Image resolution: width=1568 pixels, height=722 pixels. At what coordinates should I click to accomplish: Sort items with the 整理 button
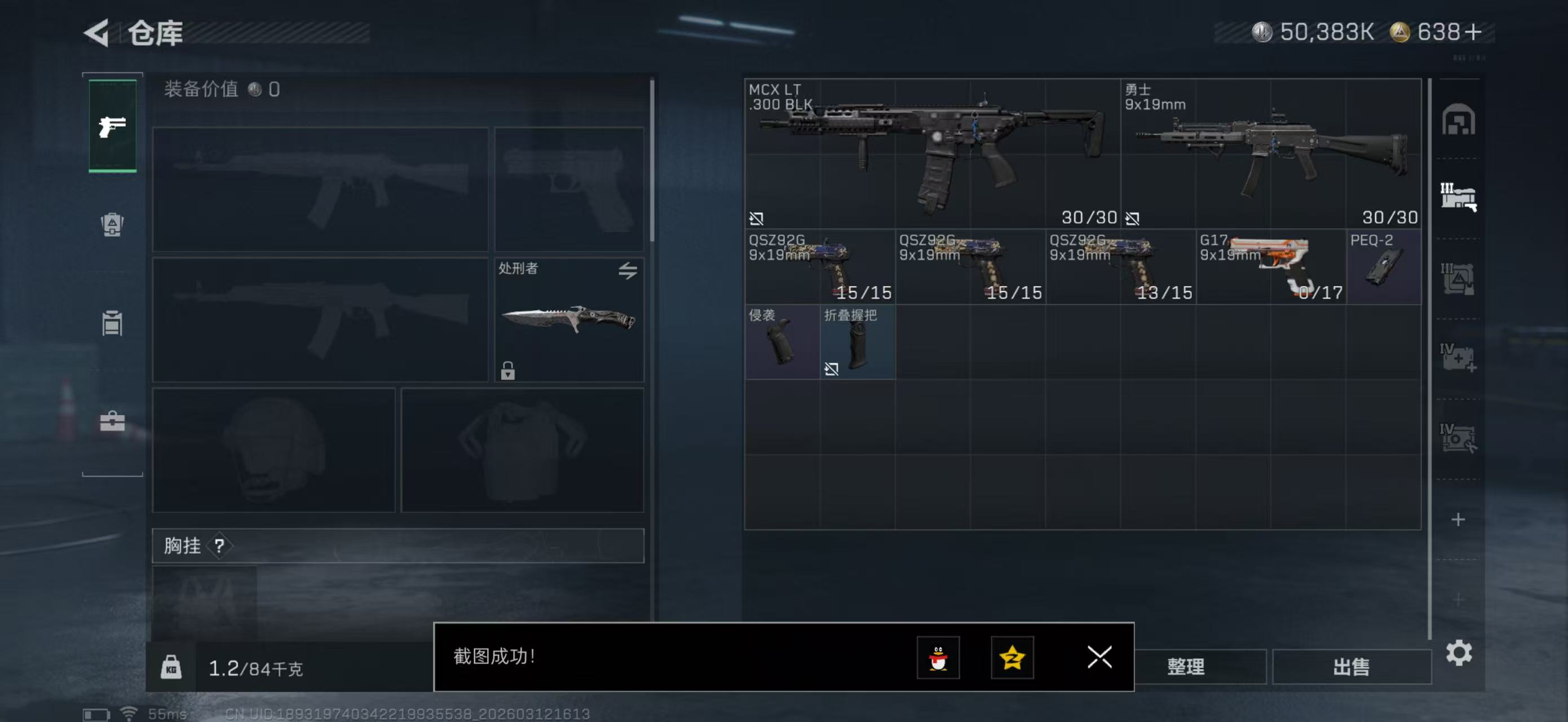1185,667
